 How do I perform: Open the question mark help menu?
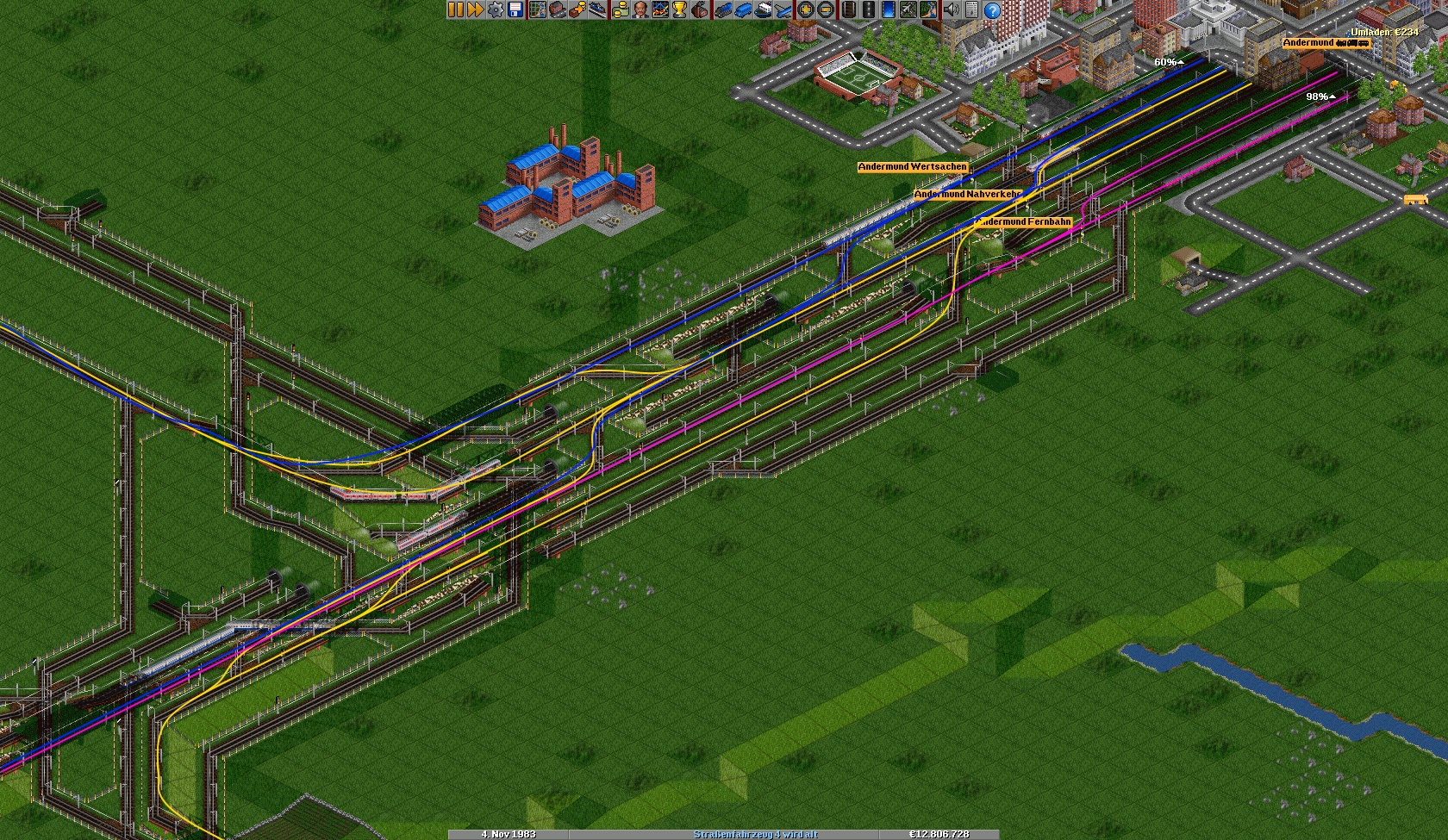pyautogui.click(x=992, y=9)
